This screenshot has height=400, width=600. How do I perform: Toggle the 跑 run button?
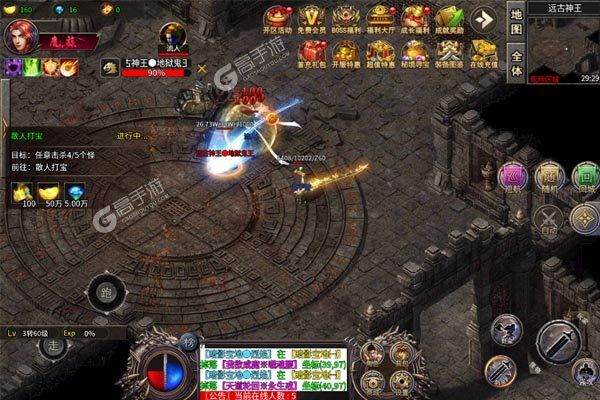coord(106,293)
